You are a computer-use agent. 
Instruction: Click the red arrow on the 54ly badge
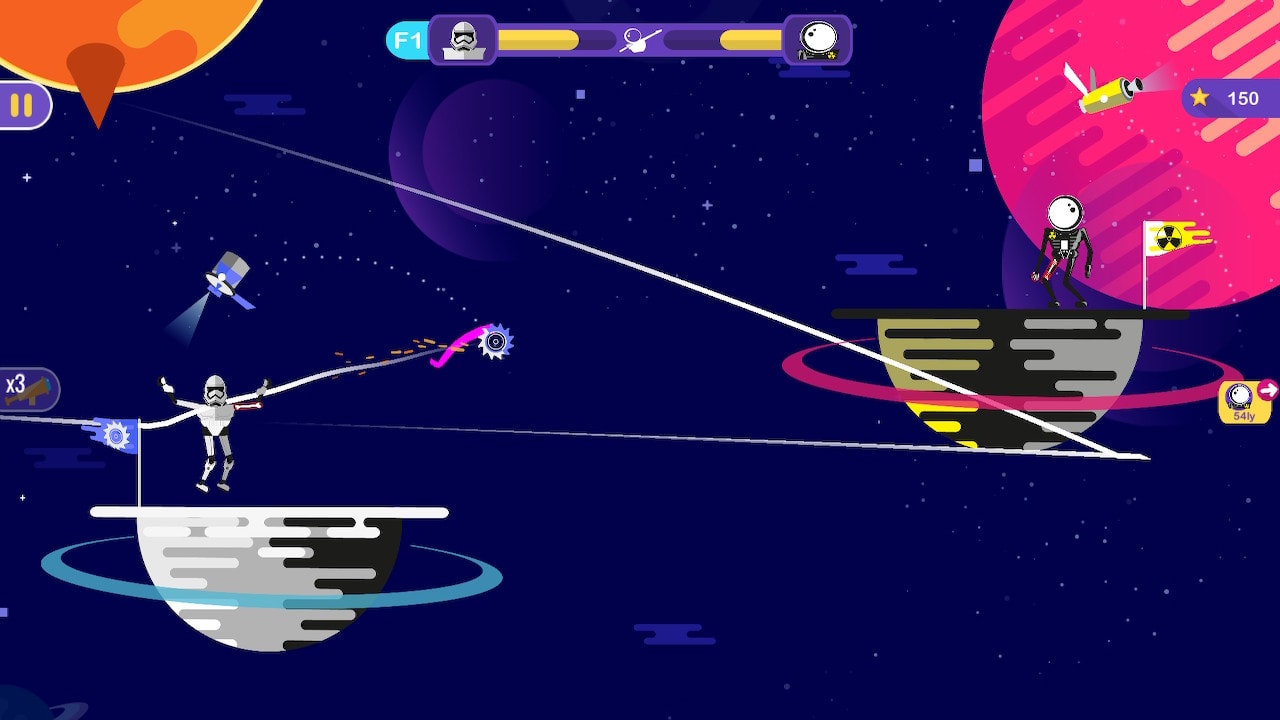(1267, 392)
